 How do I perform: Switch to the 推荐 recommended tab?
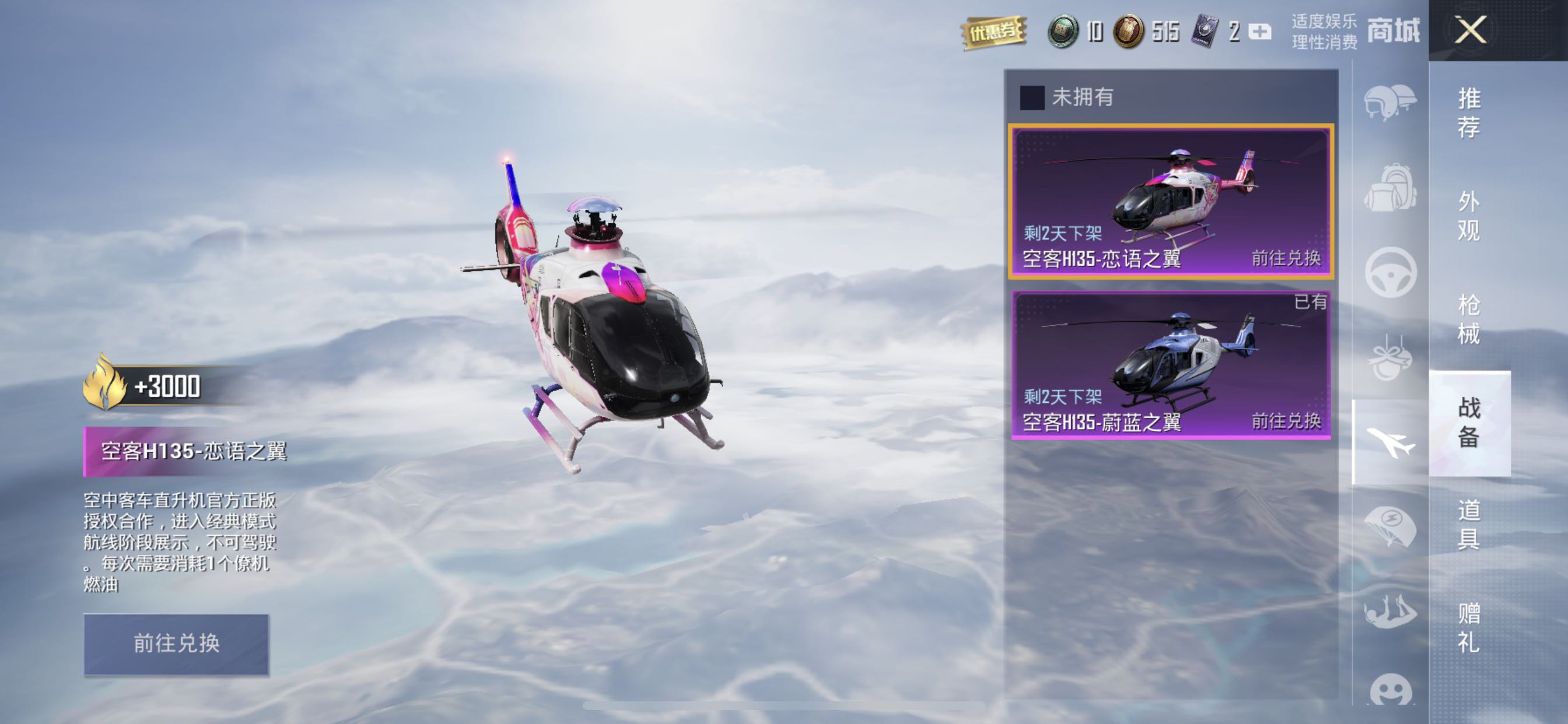point(1469,113)
